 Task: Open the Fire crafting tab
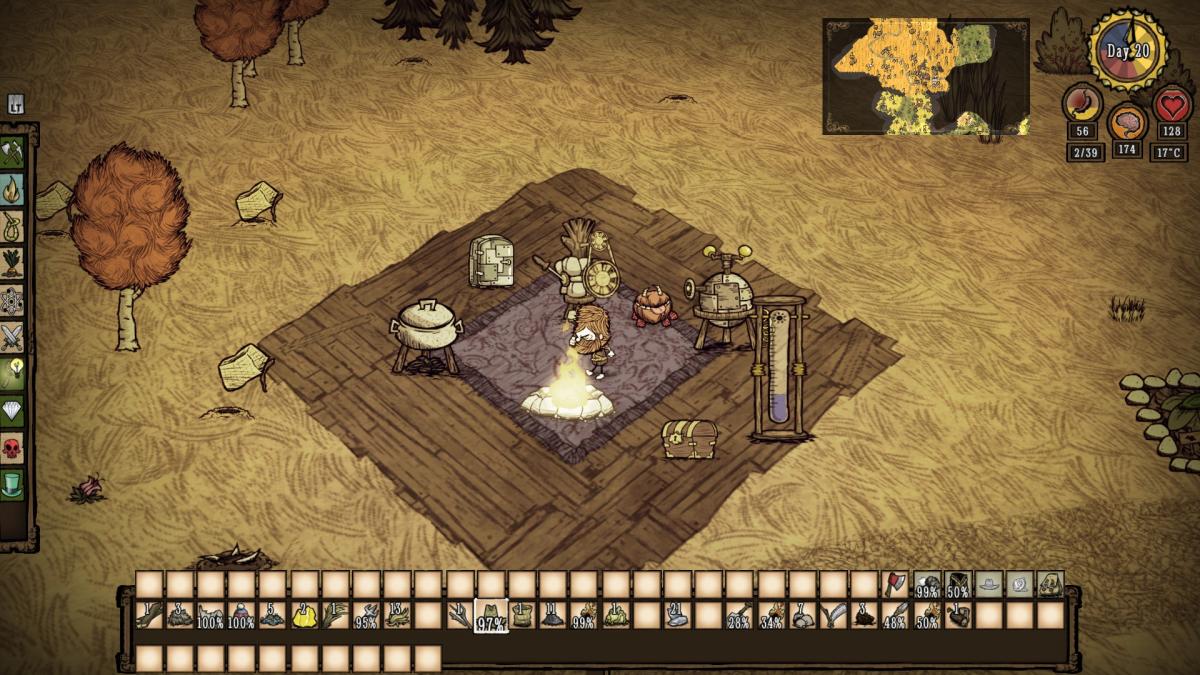pos(13,188)
